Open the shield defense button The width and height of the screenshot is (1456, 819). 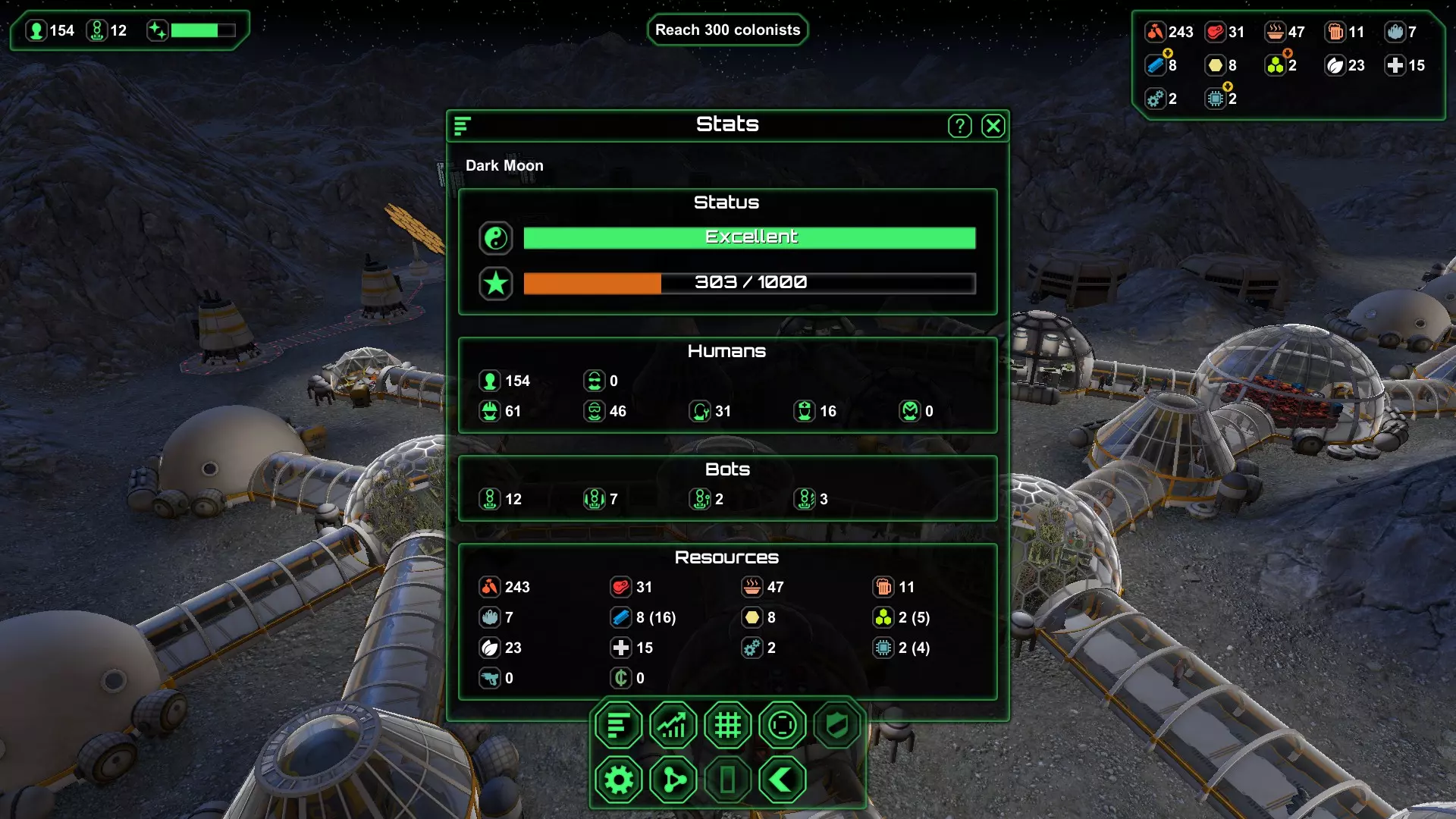click(836, 726)
